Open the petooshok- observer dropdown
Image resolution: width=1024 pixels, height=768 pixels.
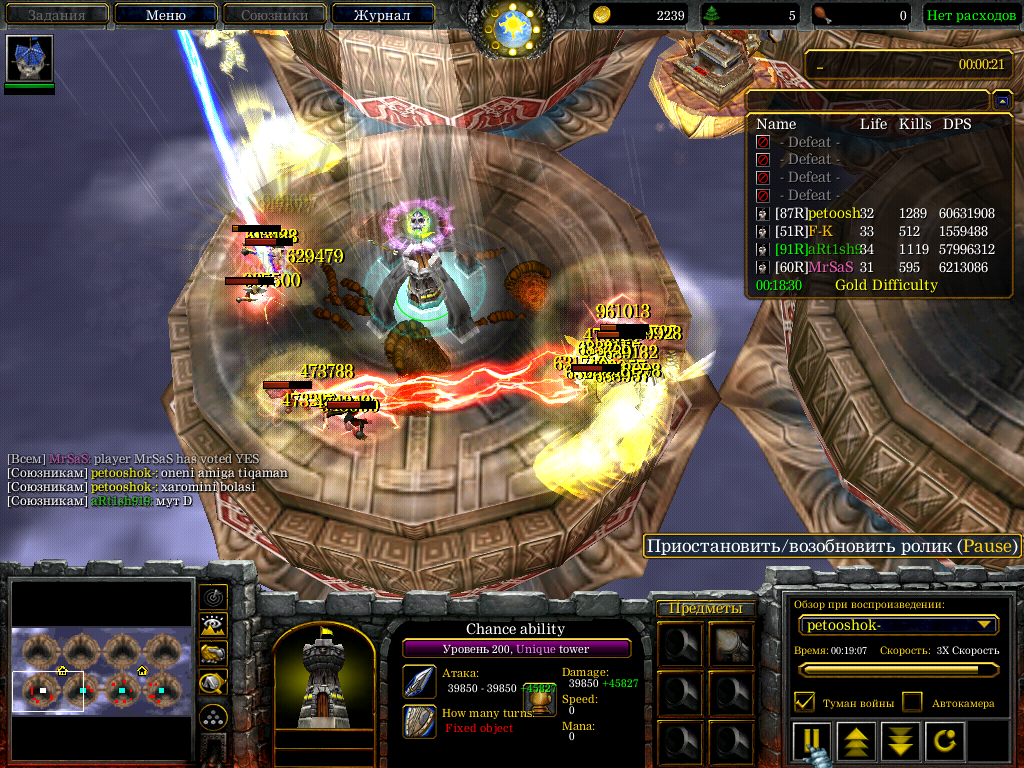coord(898,625)
